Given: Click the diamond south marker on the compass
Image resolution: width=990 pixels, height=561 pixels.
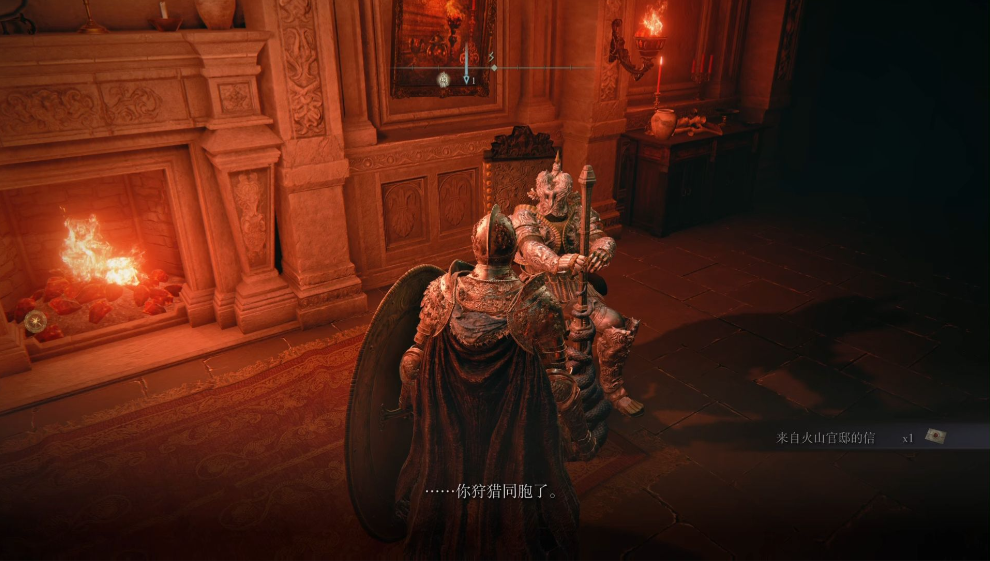Looking at the screenshot, I should click(494, 67).
